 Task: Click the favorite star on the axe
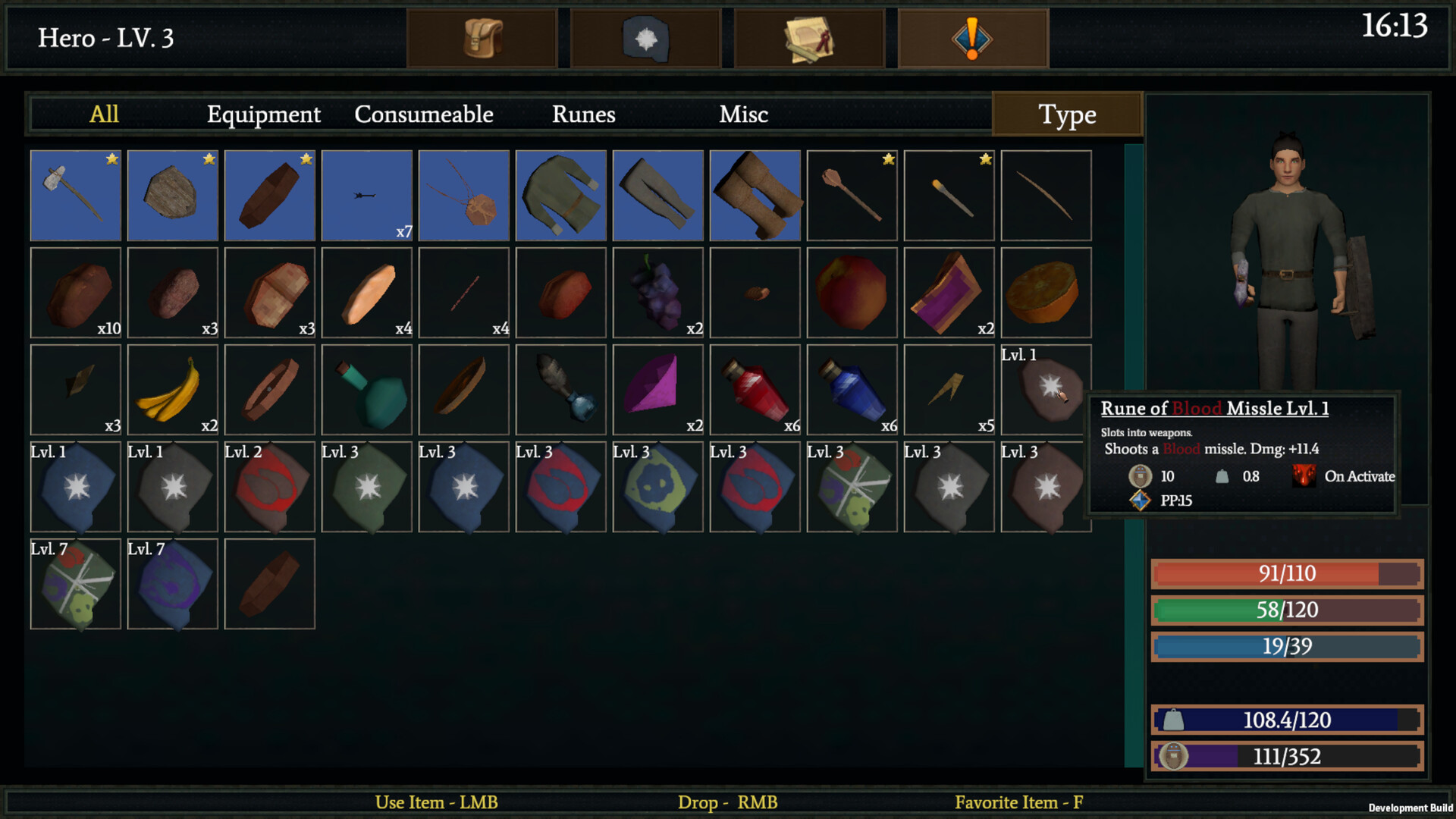[x=112, y=159]
